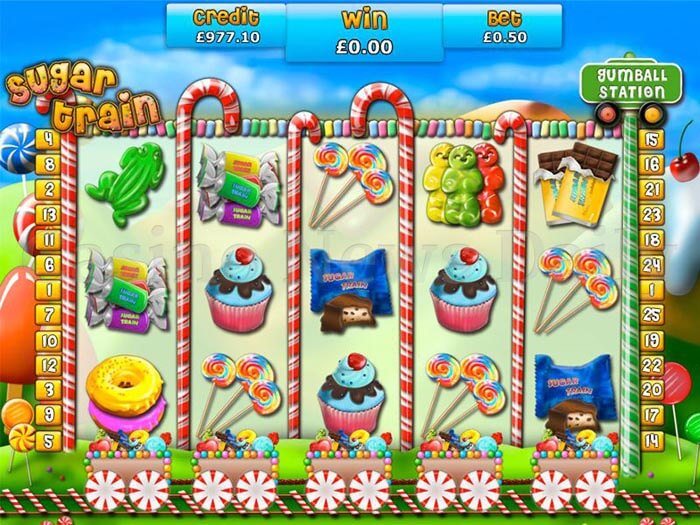Click the payline 6 marker
Screen dimensions: 700x525
(46, 264)
